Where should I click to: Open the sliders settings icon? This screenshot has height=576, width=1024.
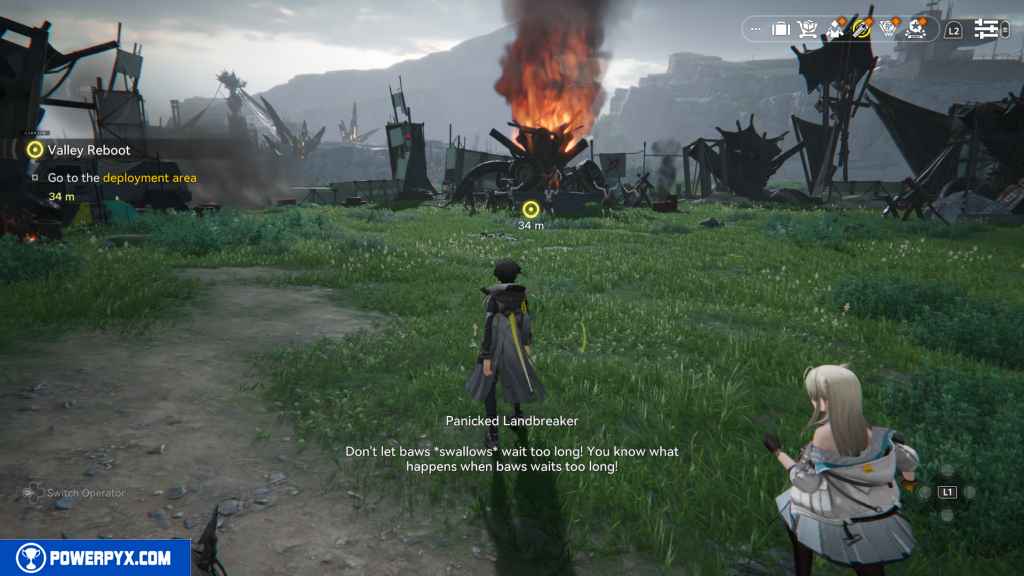(987, 29)
